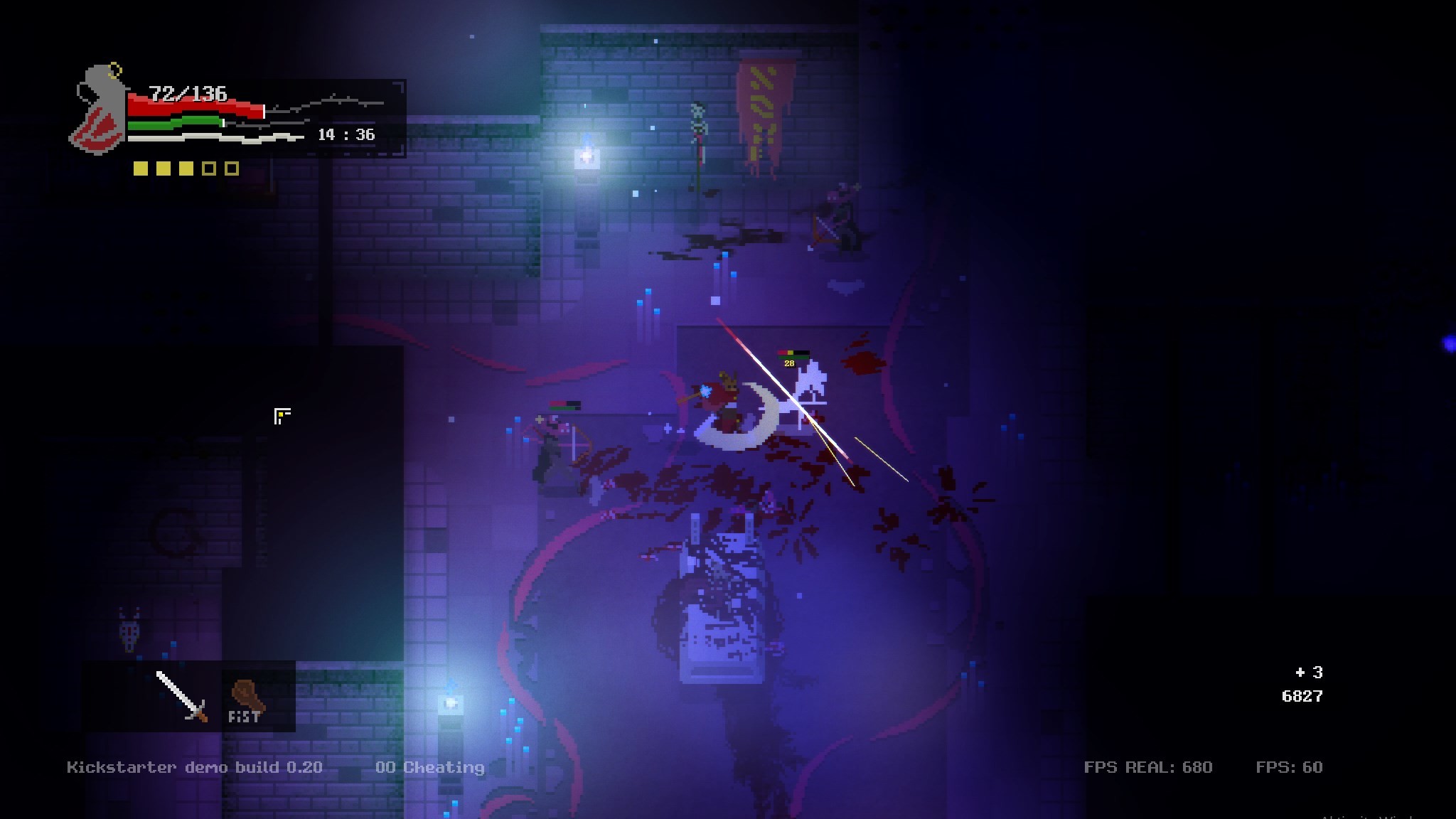
Task: Click the FPS REAL: 680 readout
Action: coord(1147,766)
